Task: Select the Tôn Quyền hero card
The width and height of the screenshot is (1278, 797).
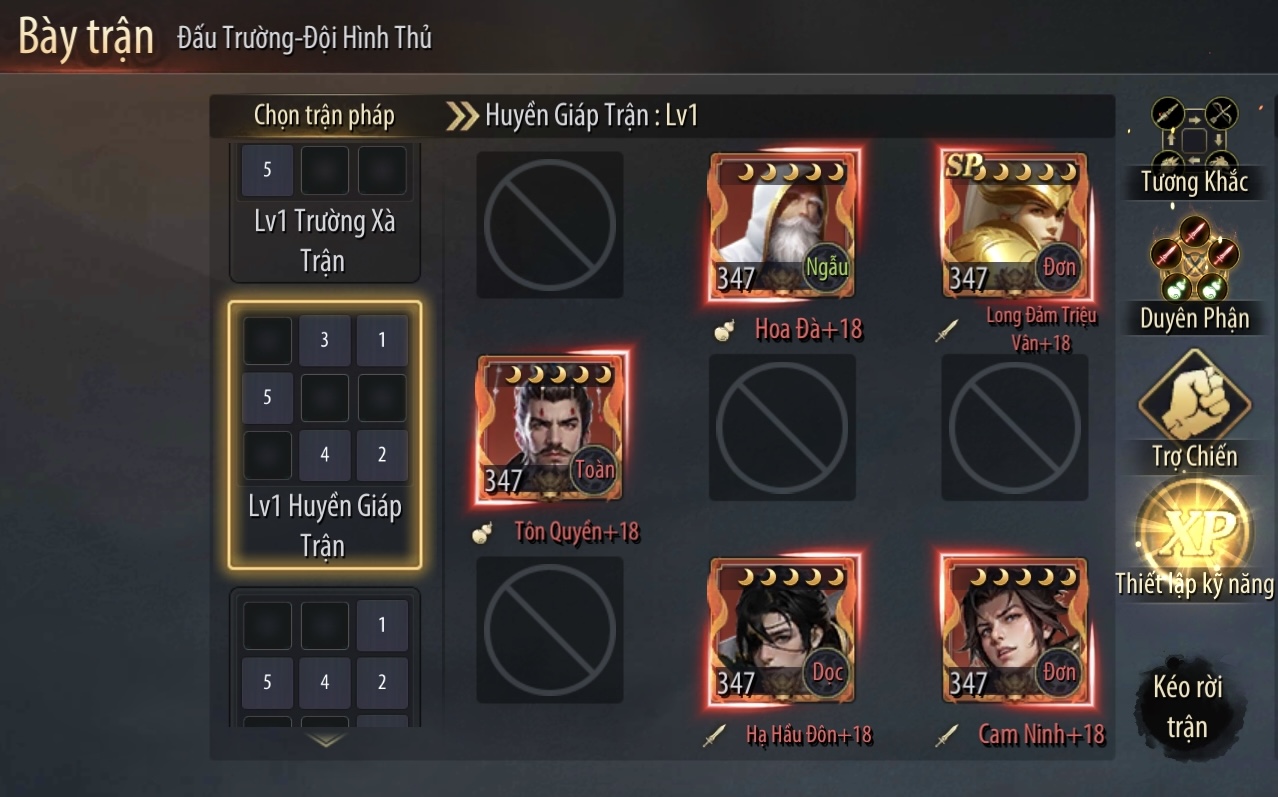Action: (x=550, y=428)
